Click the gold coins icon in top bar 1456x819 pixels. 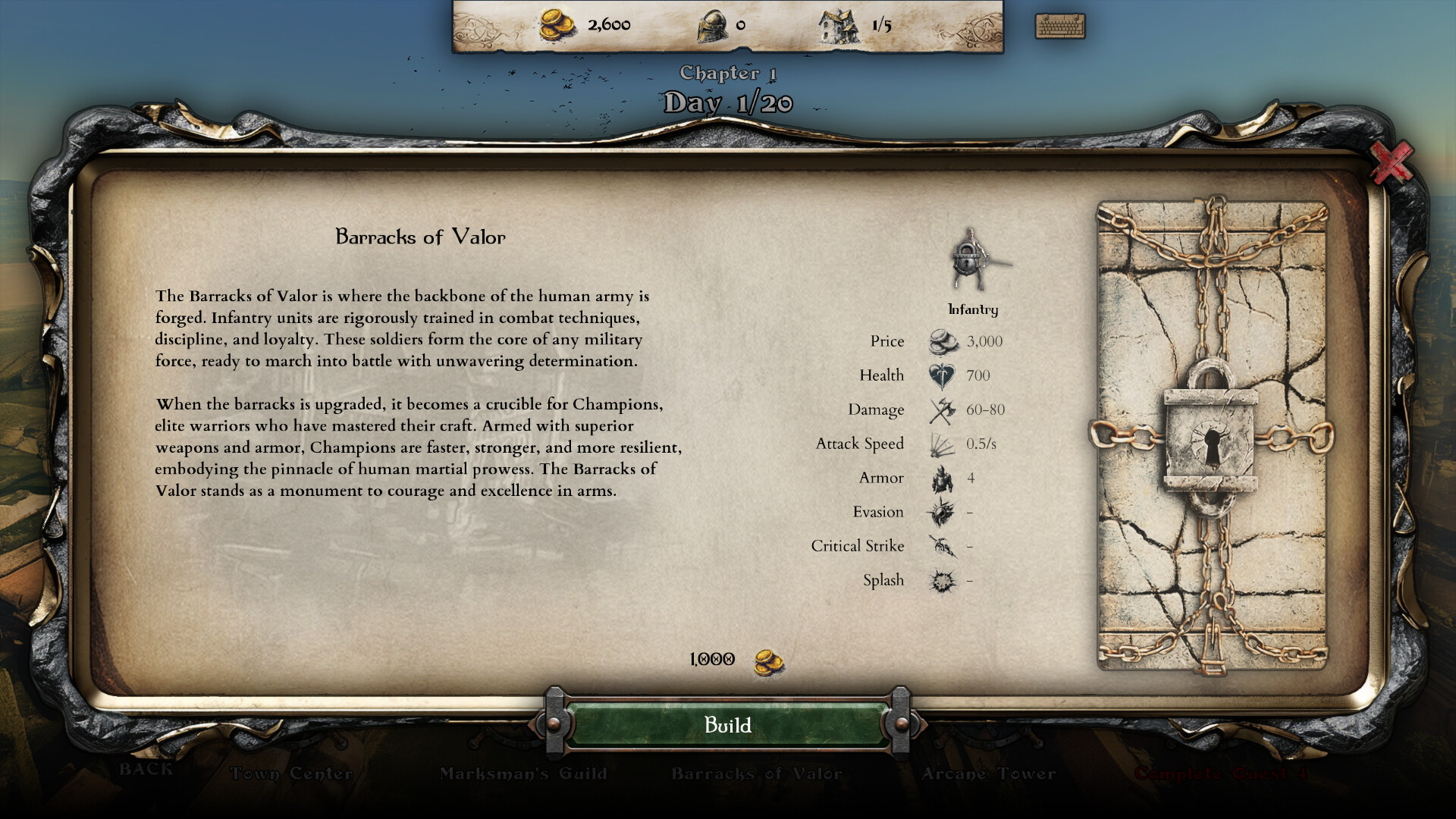(554, 24)
